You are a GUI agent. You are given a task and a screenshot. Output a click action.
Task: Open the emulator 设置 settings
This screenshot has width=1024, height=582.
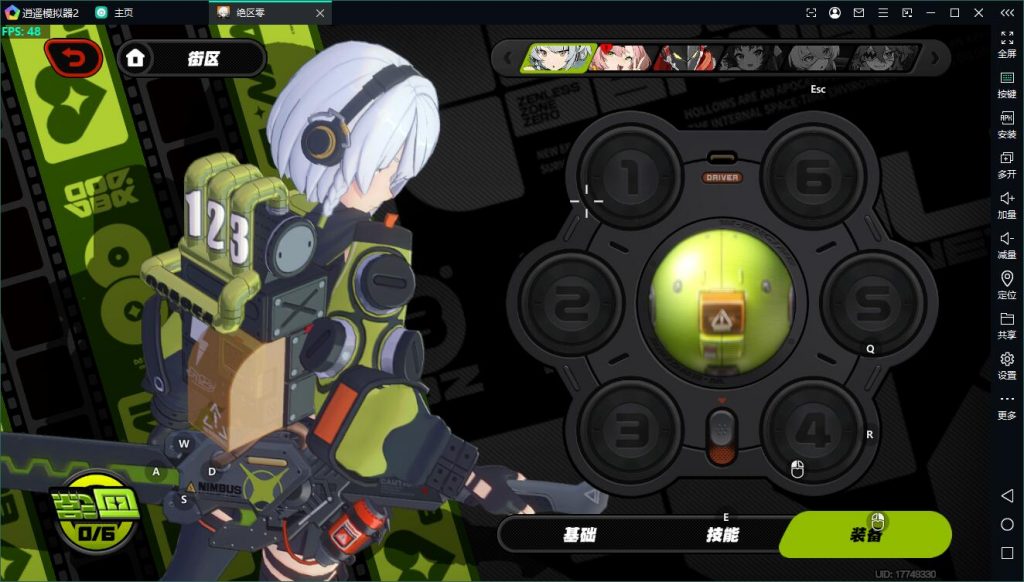(1006, 365)
